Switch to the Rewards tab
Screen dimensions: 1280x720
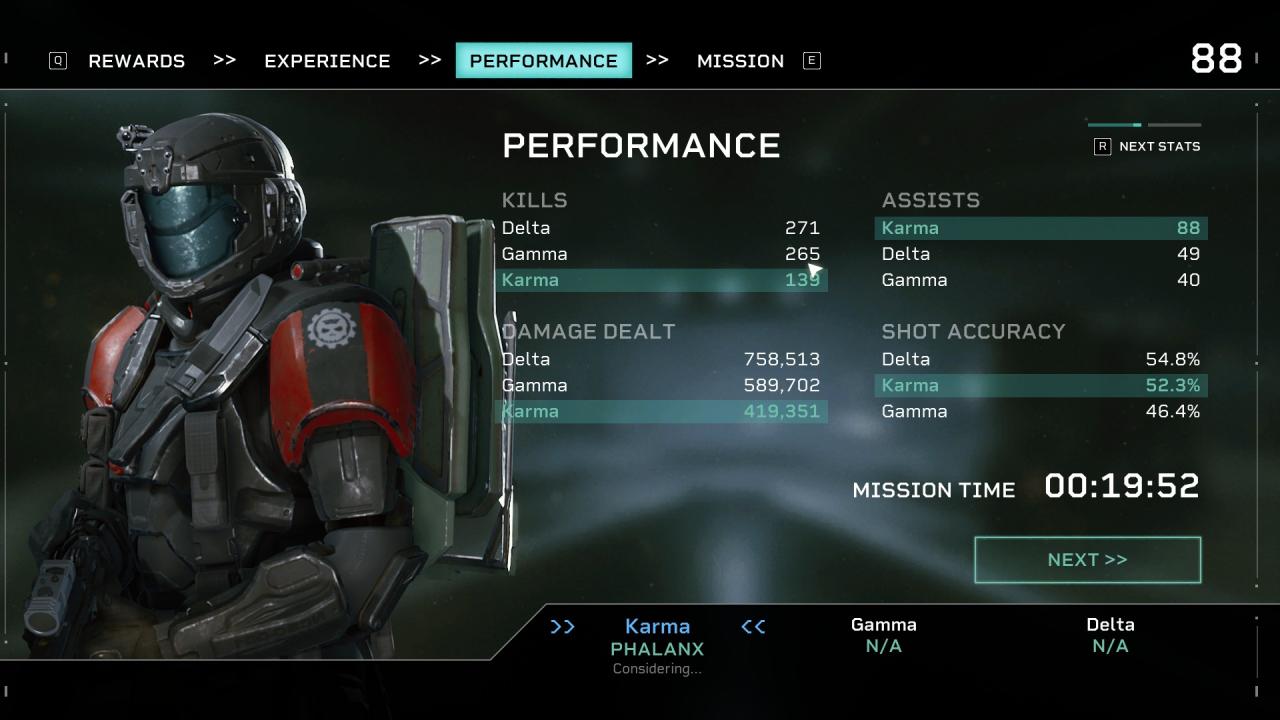click(x=136, y=61)
